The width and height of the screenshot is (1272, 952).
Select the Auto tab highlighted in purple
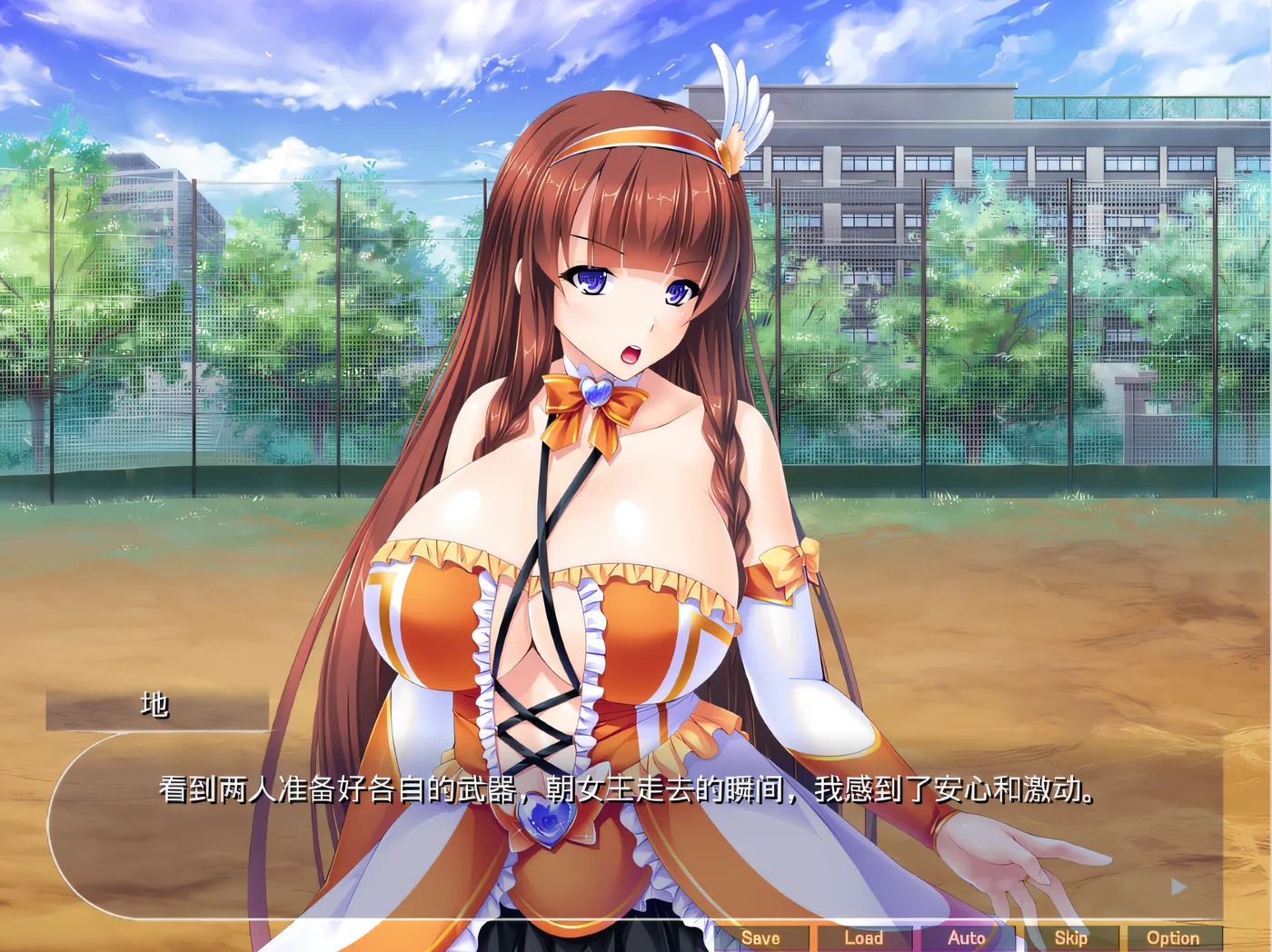coord(967,937)
